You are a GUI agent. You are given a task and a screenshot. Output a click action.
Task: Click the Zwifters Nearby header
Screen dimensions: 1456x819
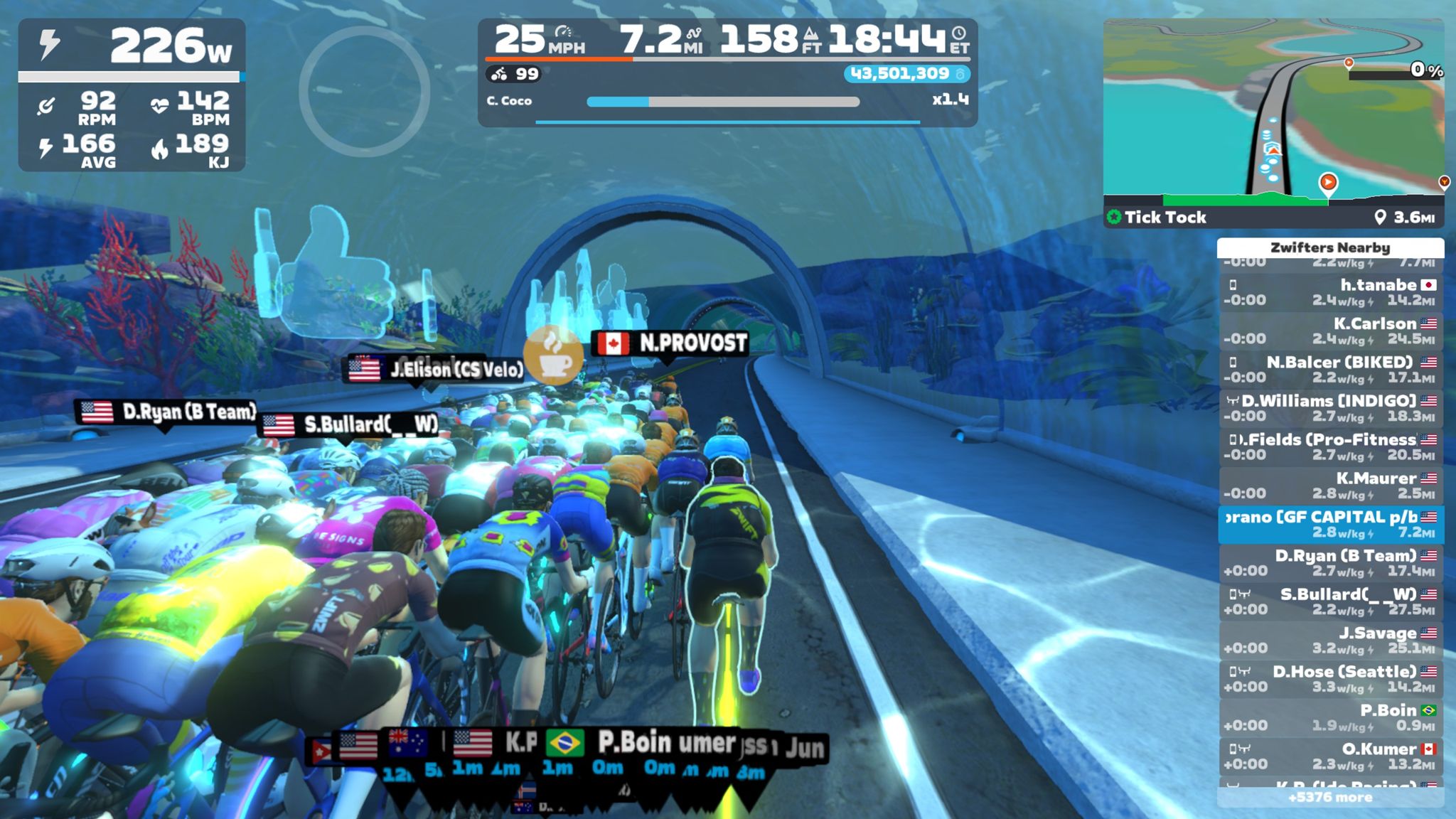pyautogui.click(x=1330, y=247)
